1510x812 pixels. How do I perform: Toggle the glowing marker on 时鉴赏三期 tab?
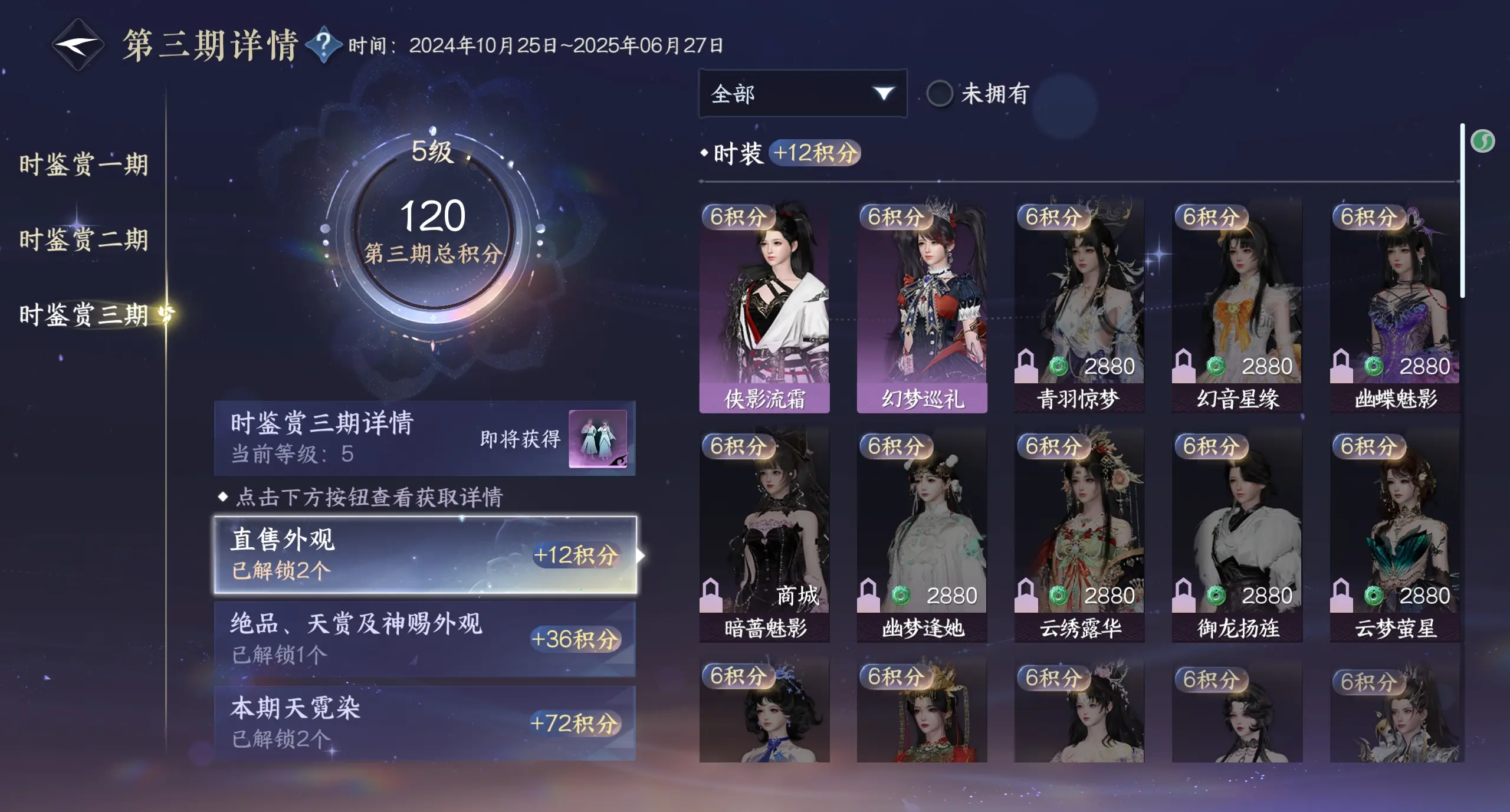point(165,313)
